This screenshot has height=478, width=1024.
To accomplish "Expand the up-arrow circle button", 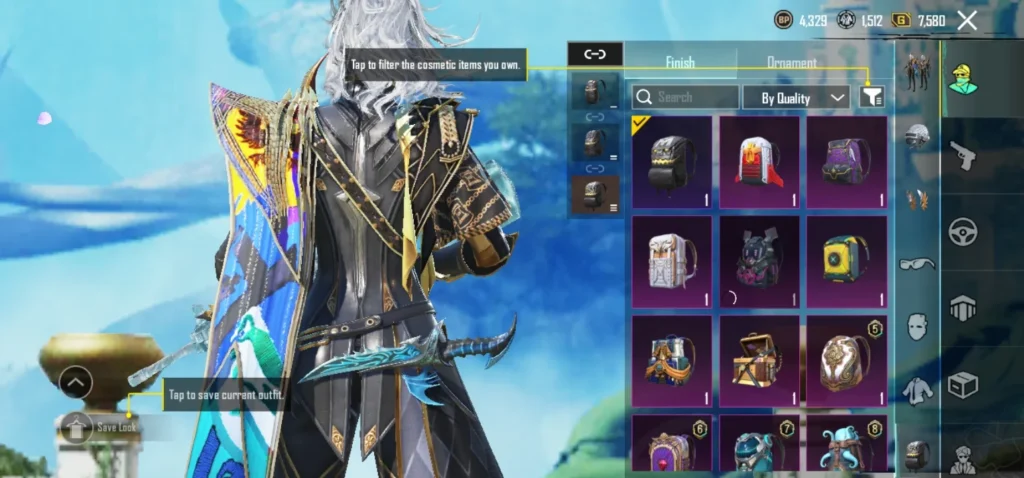I will point(76,381).
